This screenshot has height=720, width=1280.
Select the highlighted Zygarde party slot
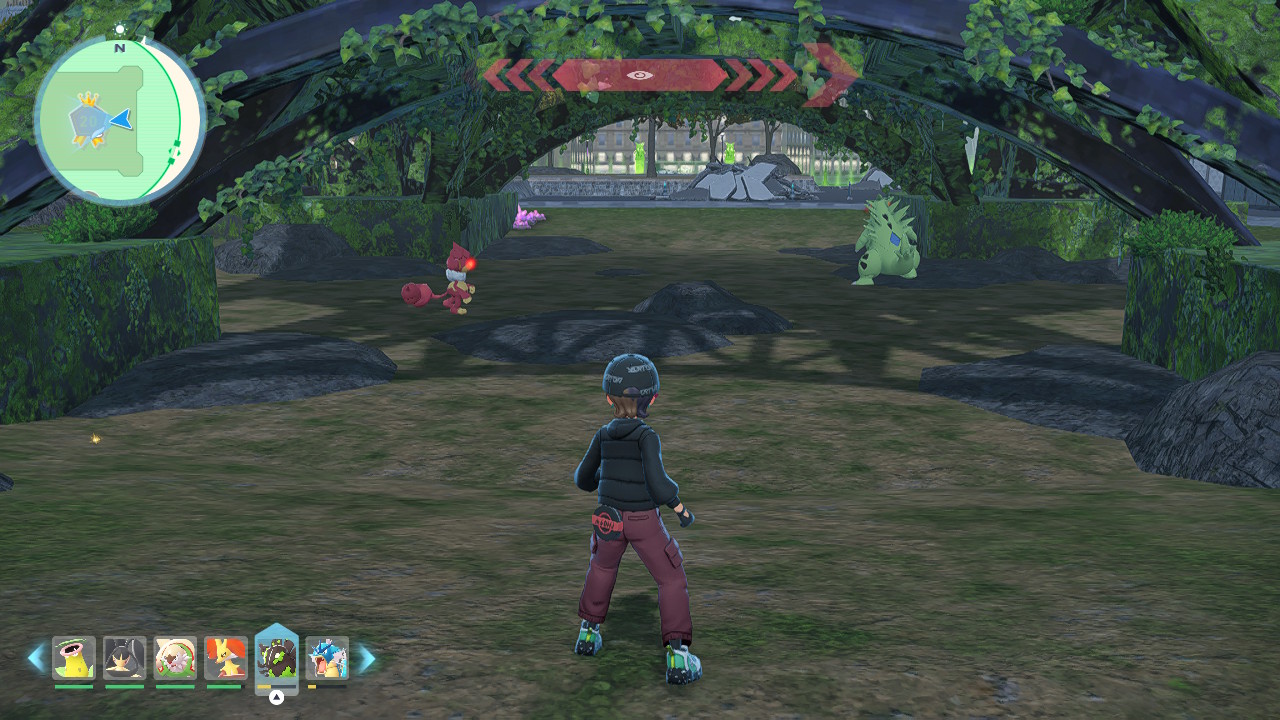pos(277,658)
